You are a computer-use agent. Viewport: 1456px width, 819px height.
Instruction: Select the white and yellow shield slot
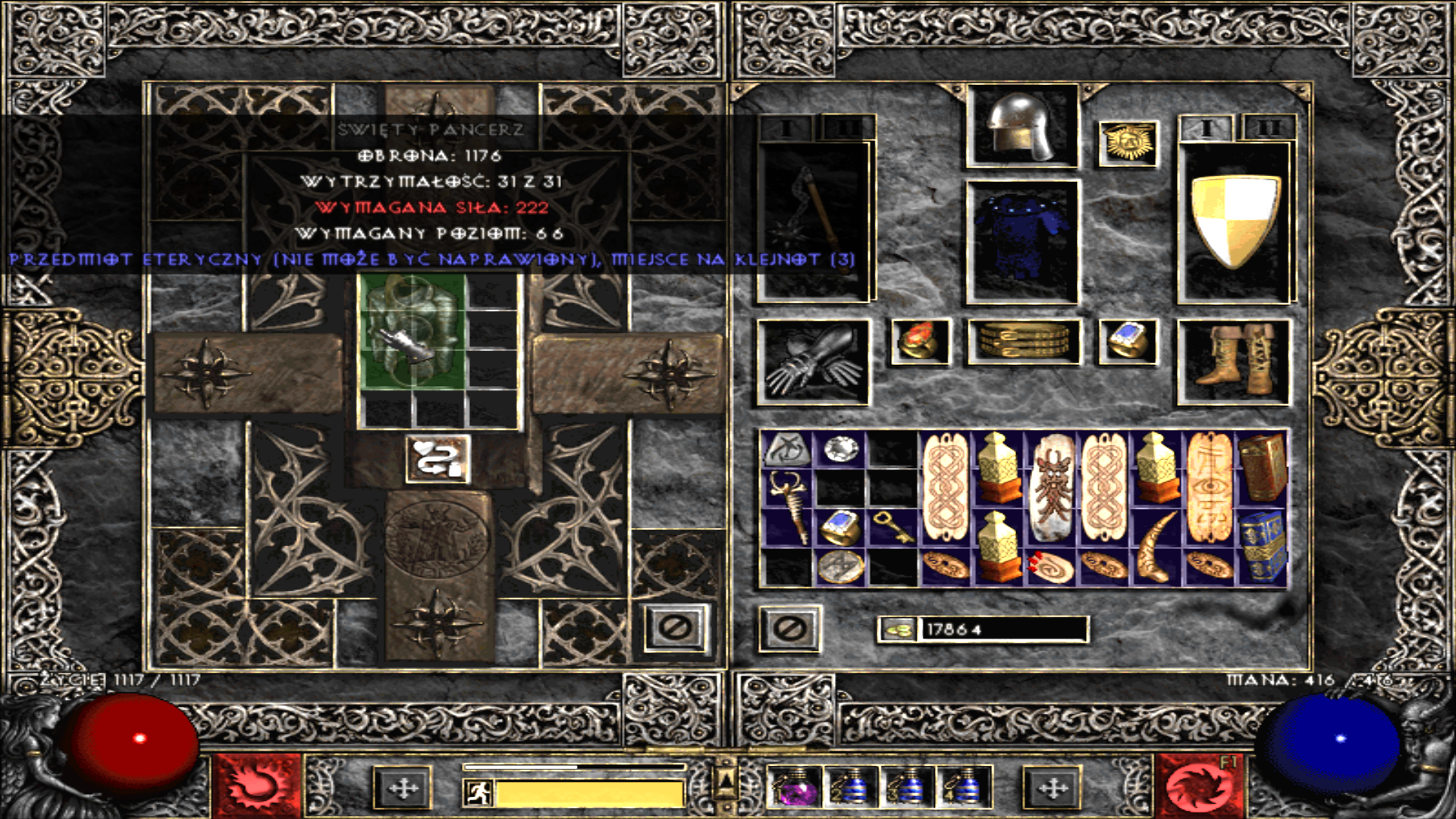[x=1234, y=221]
